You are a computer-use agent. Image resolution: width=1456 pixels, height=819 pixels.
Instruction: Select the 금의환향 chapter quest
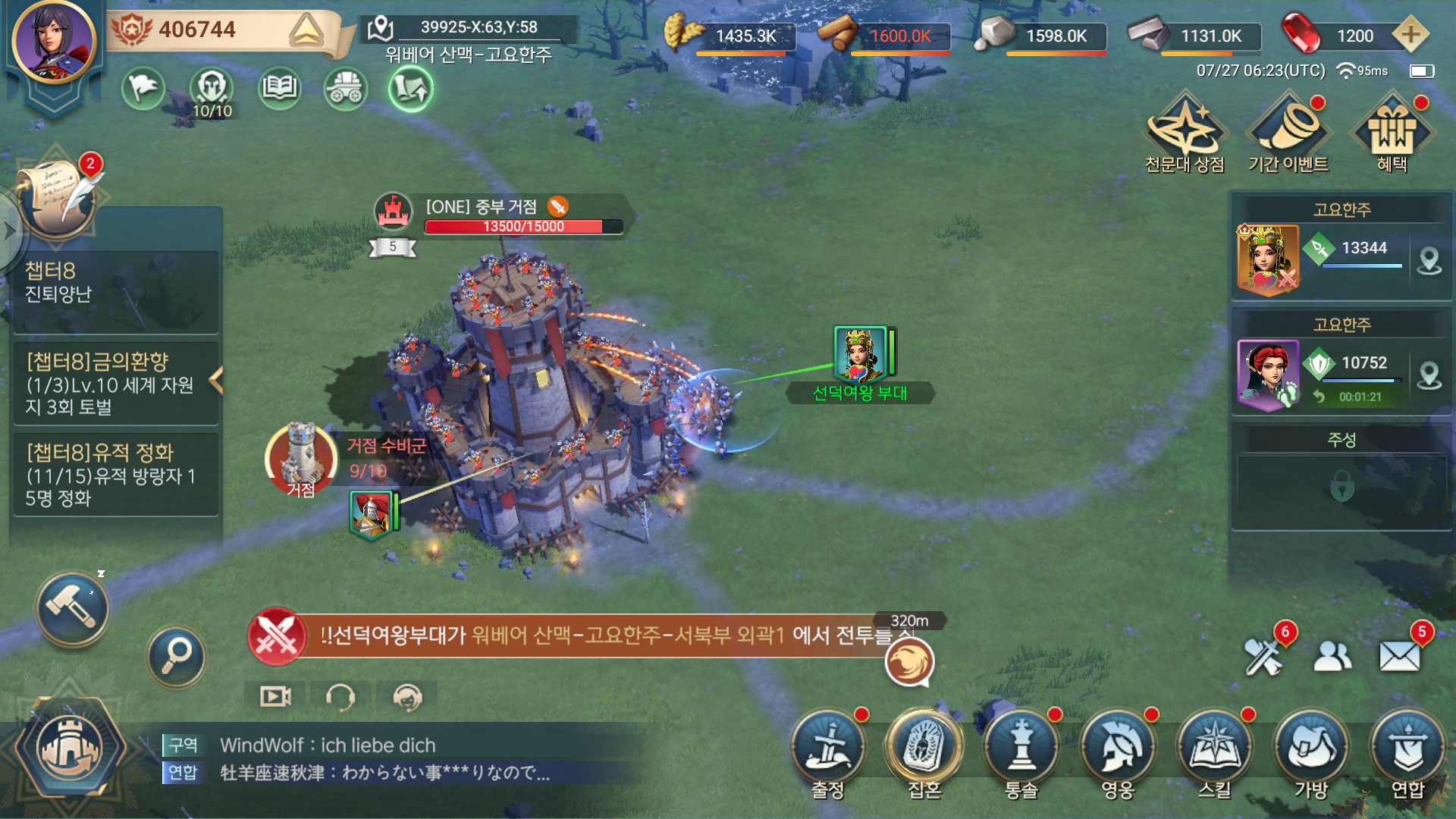point(114,384)
